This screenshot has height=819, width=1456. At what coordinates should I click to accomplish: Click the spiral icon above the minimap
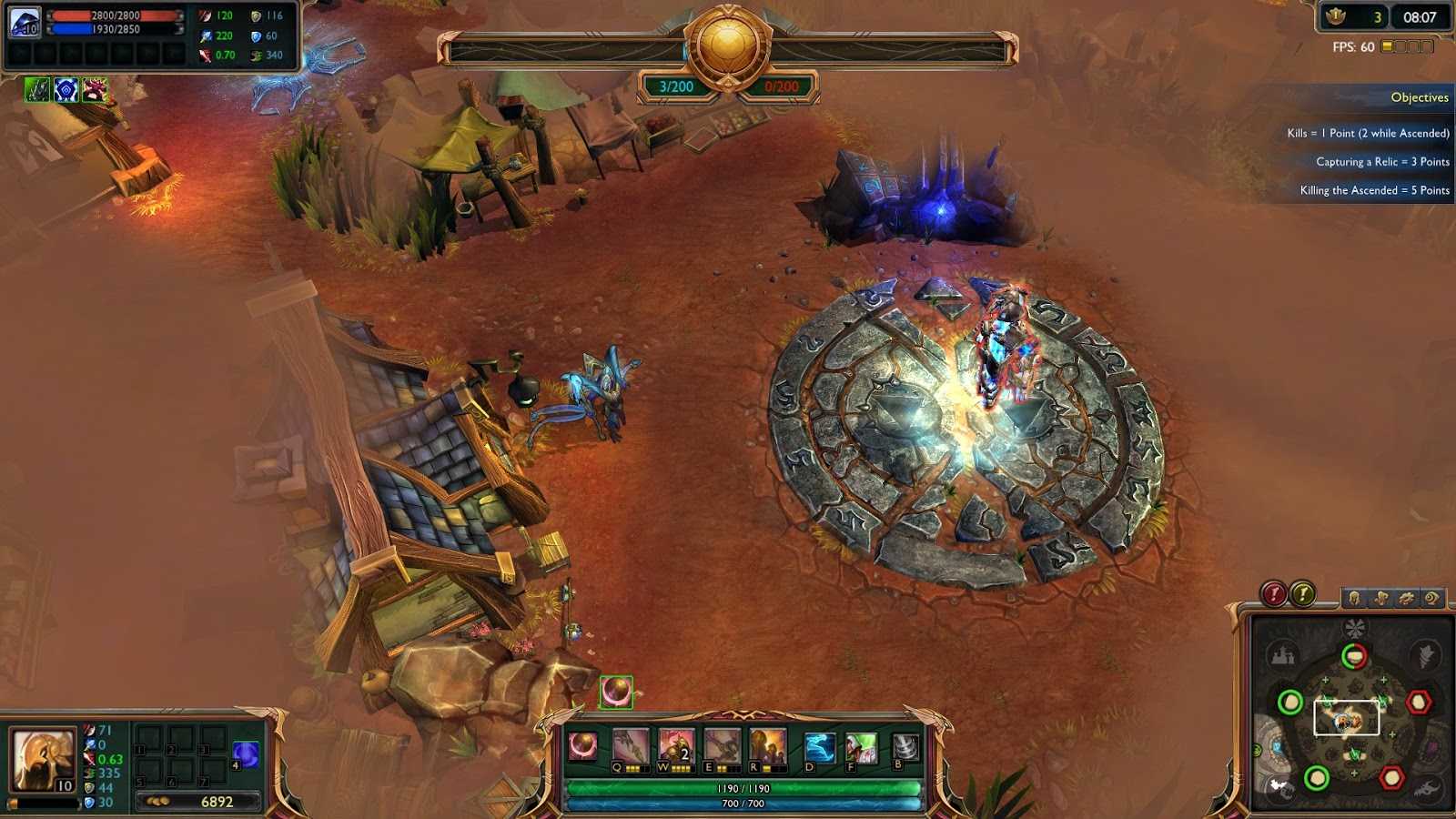[x=1431, y=598]
